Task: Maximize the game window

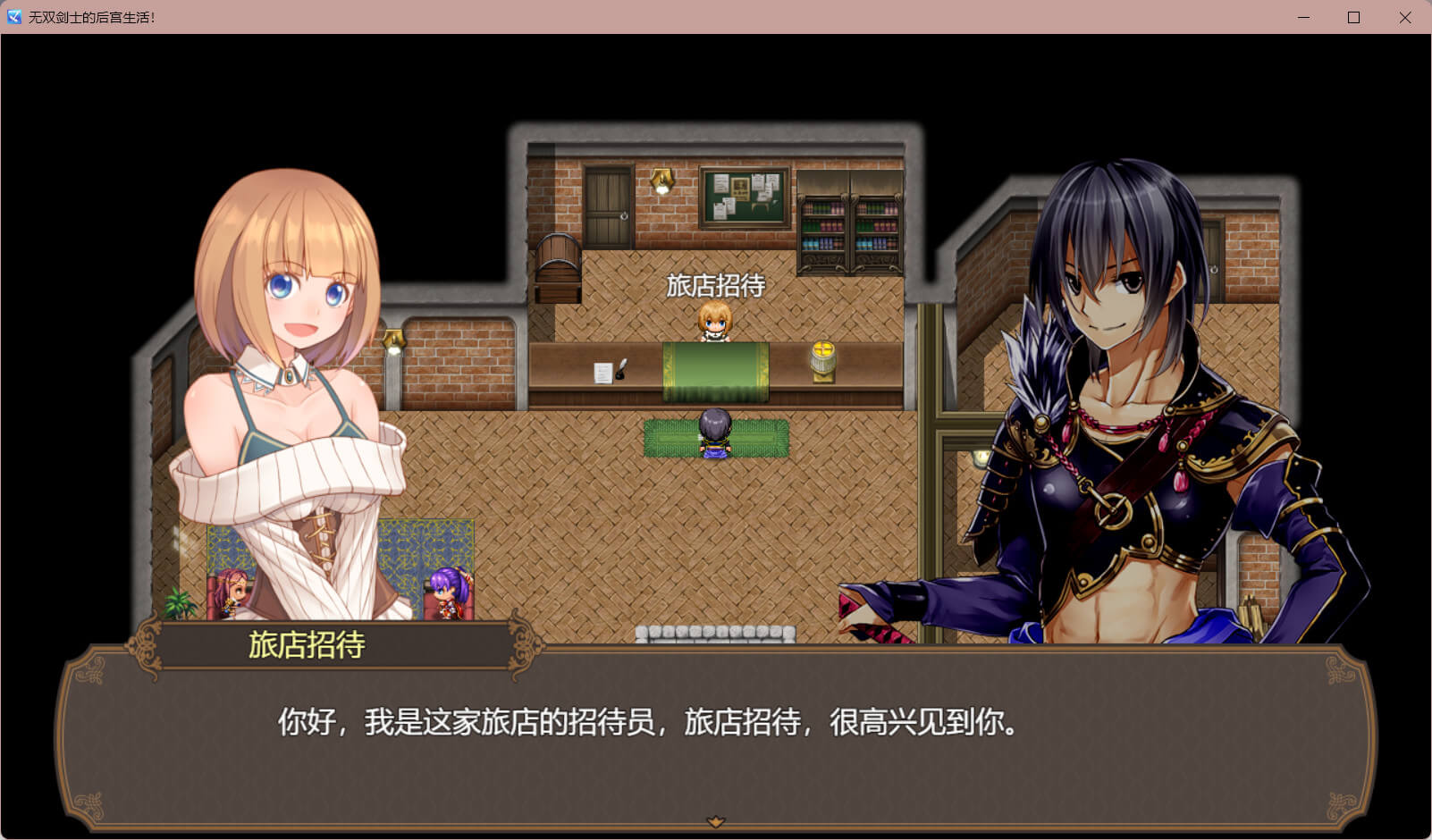Action: [x=1353, y=17]
